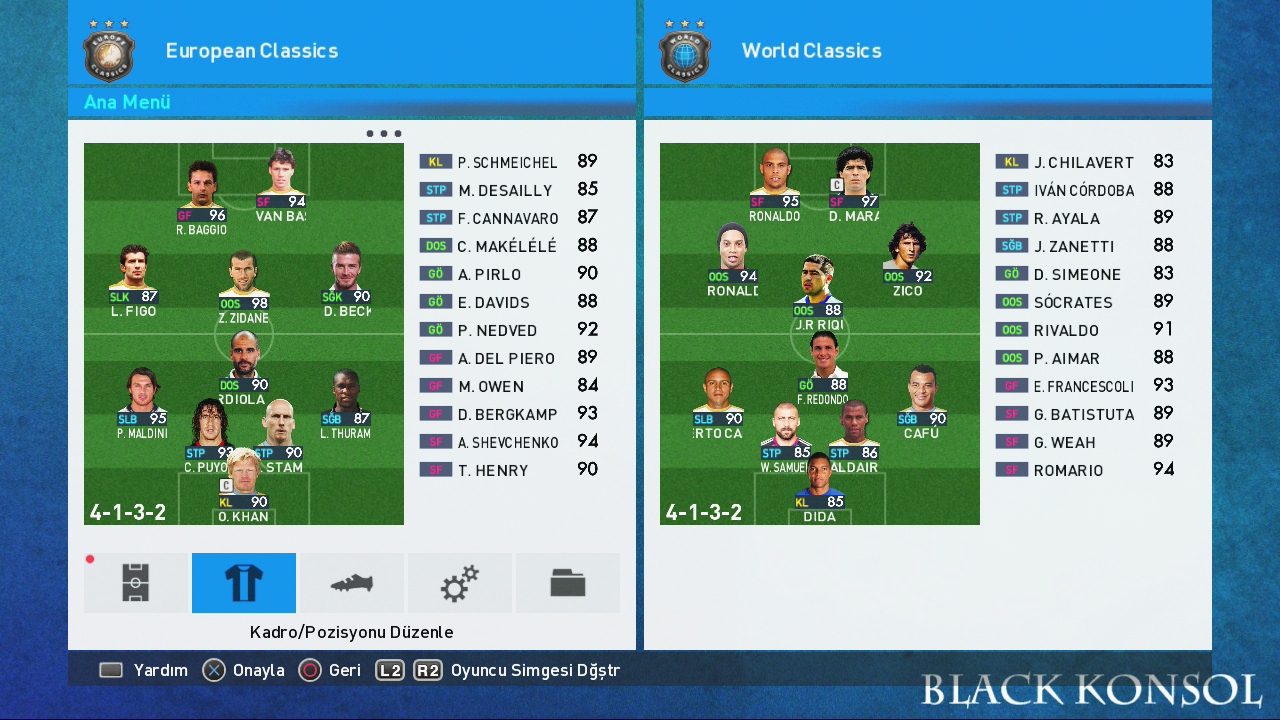Select Z. Zidane on the formation pitch
The width and height of the screenshot is (1280, 720).
(x=244, y=285)
